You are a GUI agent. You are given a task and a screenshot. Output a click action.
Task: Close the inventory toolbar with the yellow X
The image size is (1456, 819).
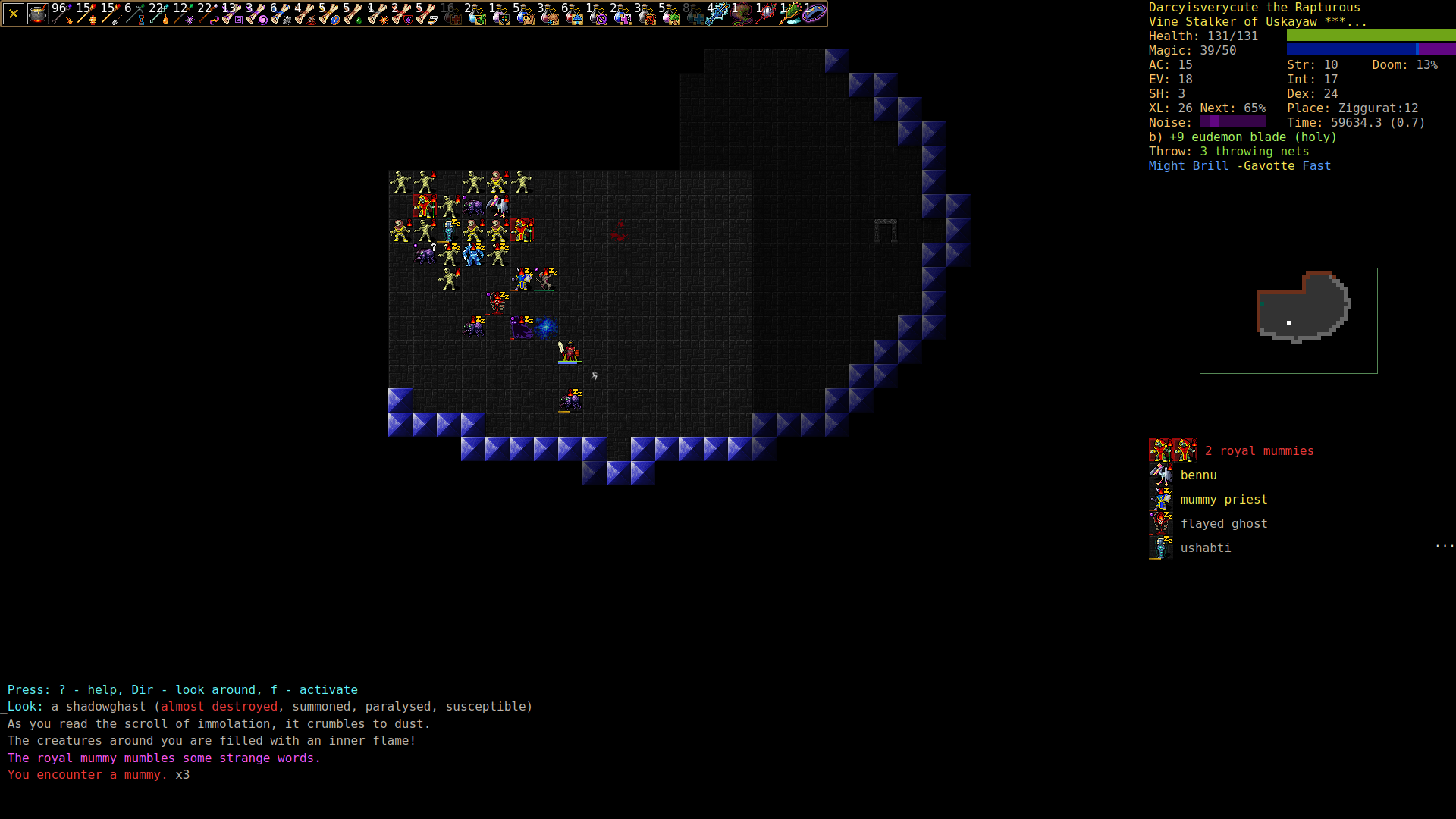point(14,14)
